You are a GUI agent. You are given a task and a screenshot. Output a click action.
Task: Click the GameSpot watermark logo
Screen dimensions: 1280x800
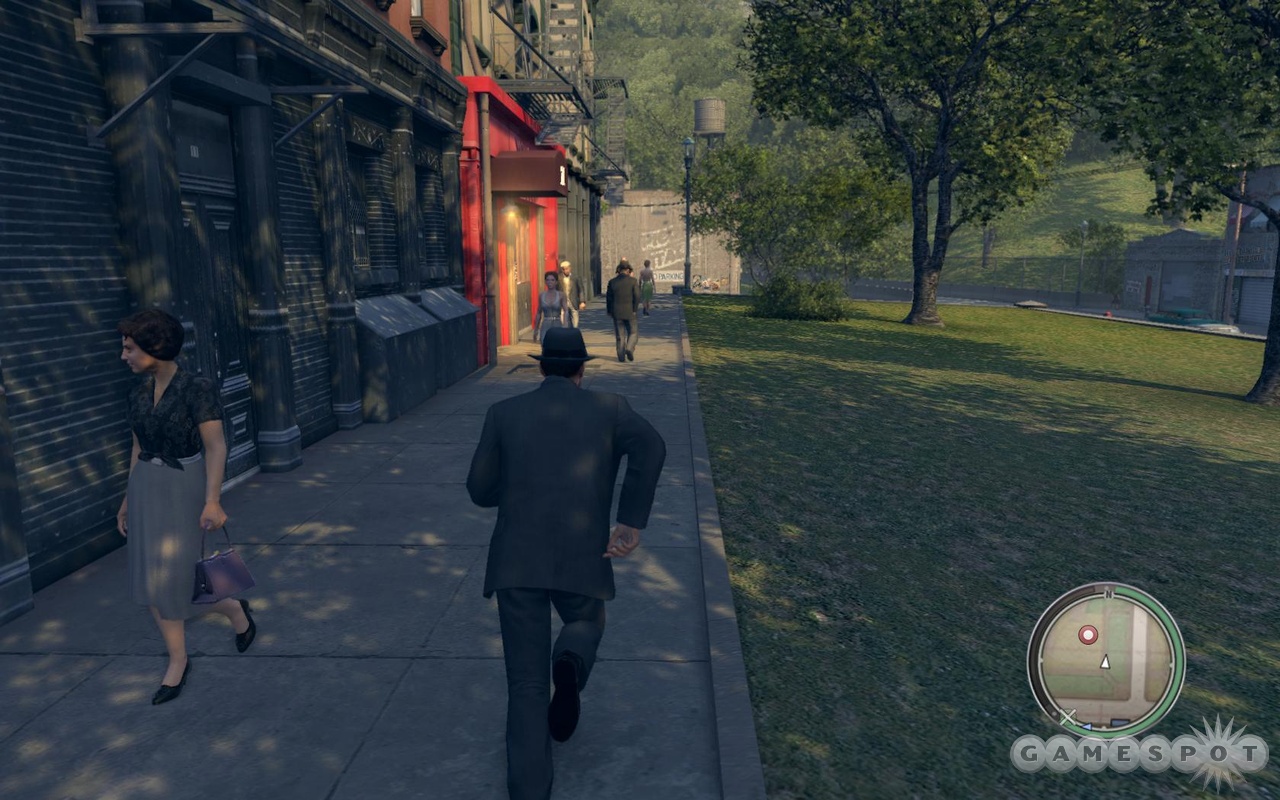(x=1140, y=754)
